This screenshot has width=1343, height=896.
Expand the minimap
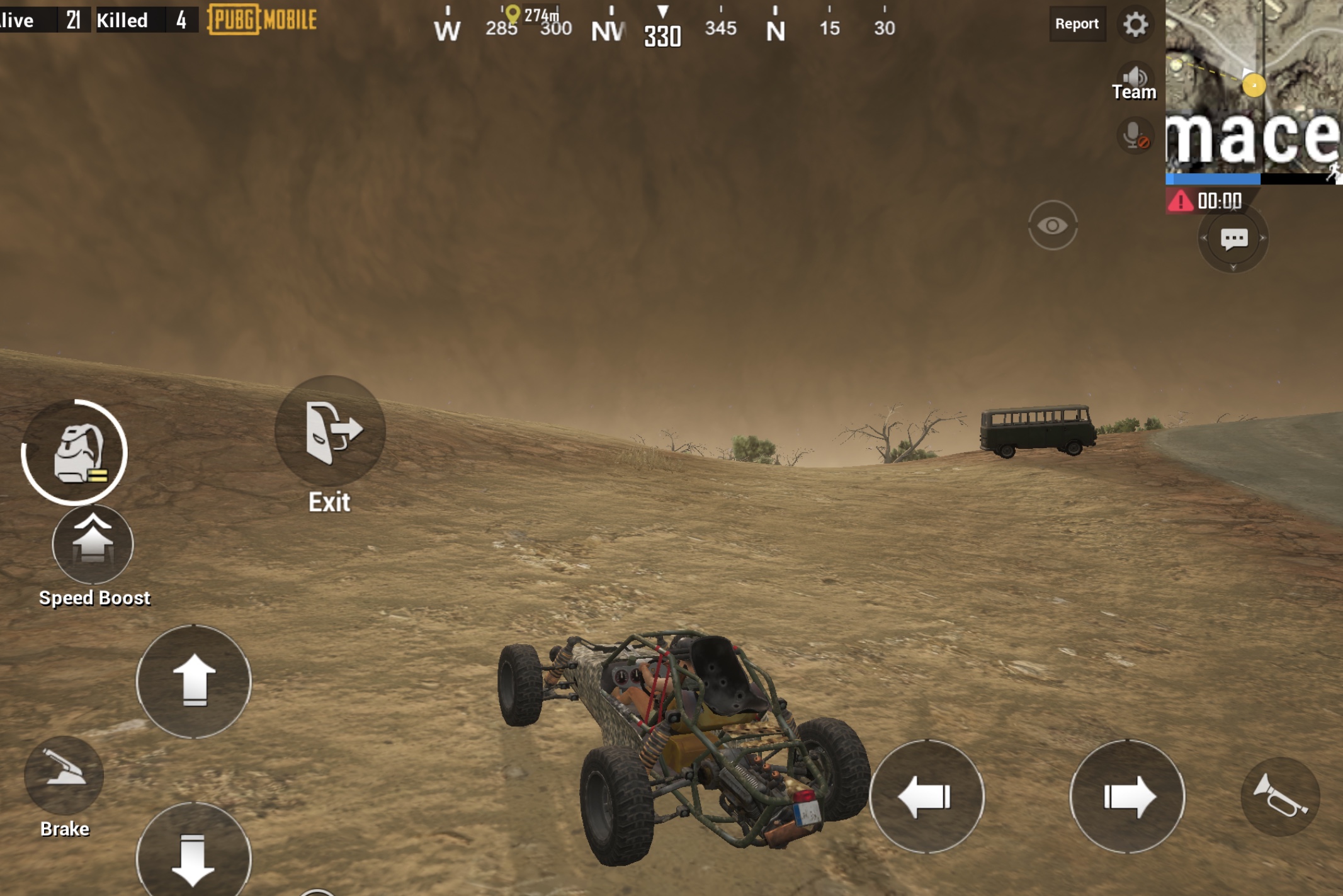click(1253, 88)
